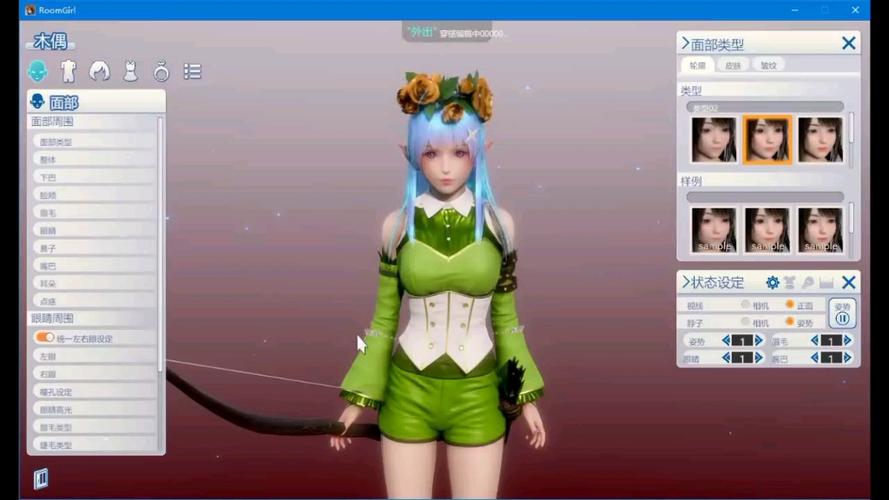
Task: Close the 面部类型 panel
Action: coord(848,43)
